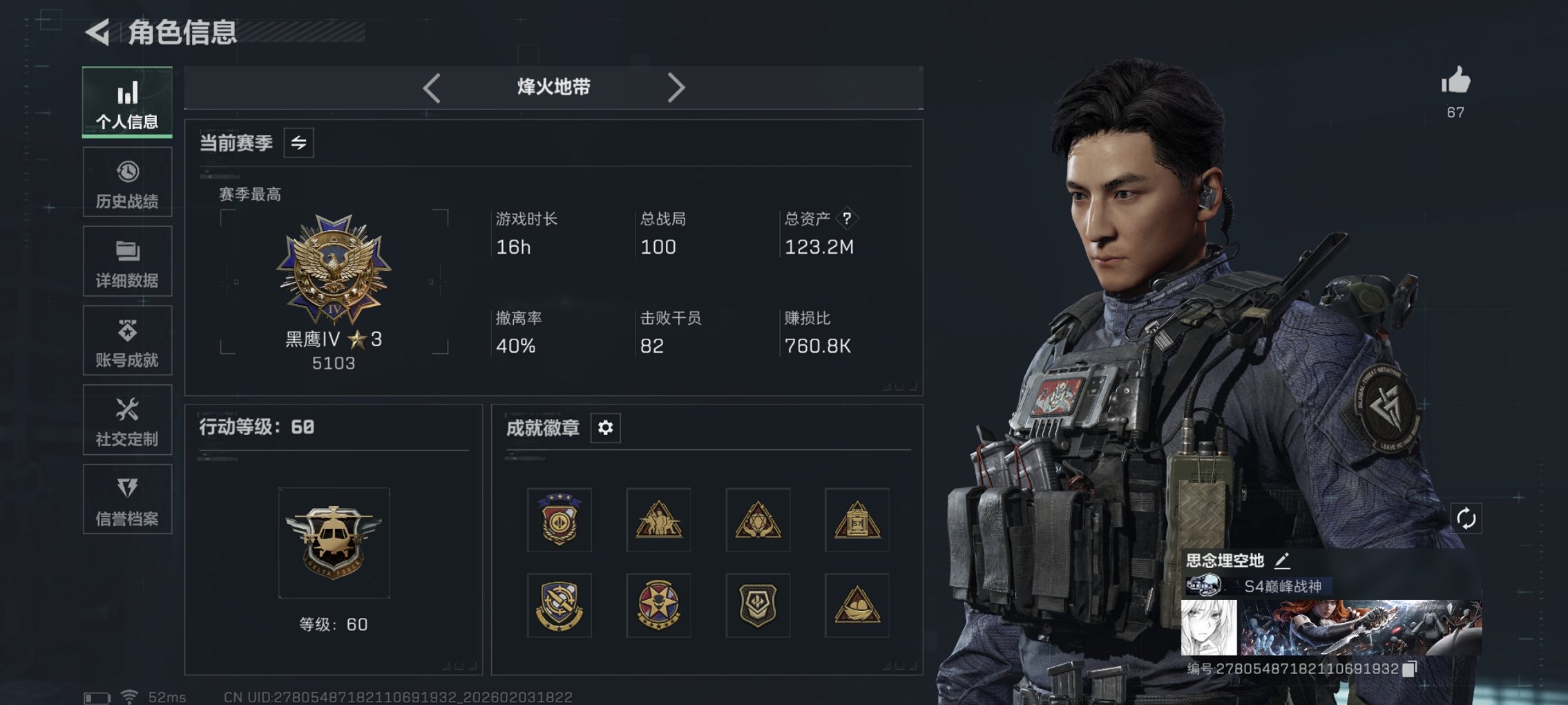The image size is (1568, 705).
Task: Click the left arrow to switch game mode
Action: [x=432, y=87]
